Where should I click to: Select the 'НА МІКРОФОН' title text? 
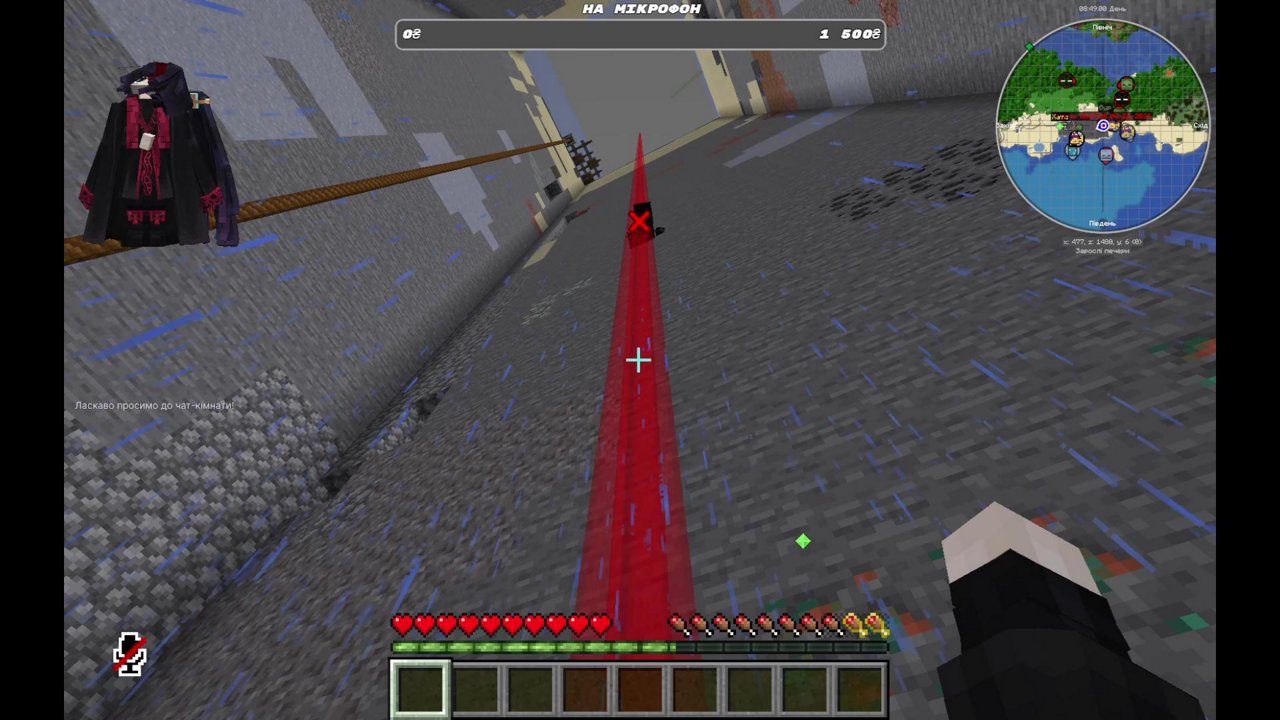pos(639,8)
